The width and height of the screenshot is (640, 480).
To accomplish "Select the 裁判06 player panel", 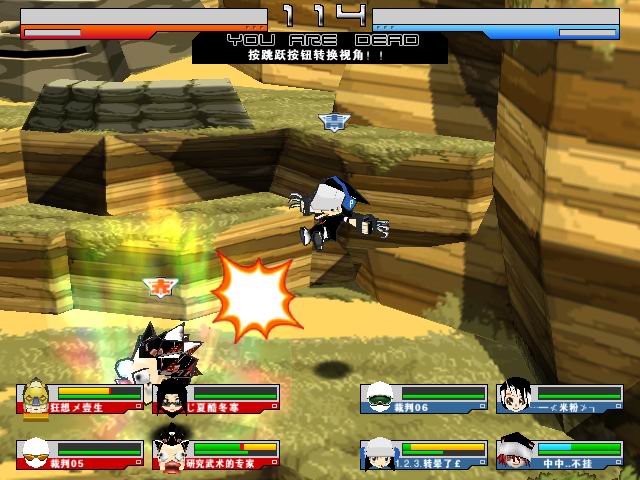I will click(424, 399).
